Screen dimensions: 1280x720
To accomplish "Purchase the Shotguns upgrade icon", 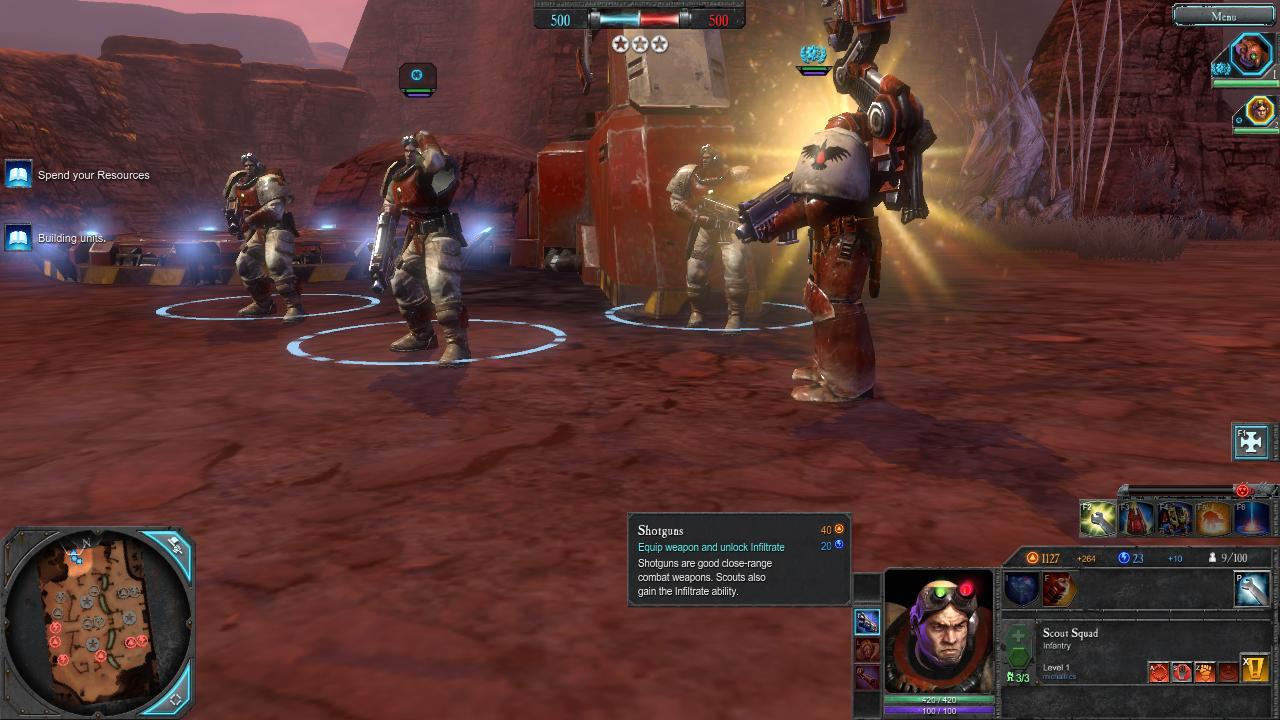I will (x=867, y=621).
